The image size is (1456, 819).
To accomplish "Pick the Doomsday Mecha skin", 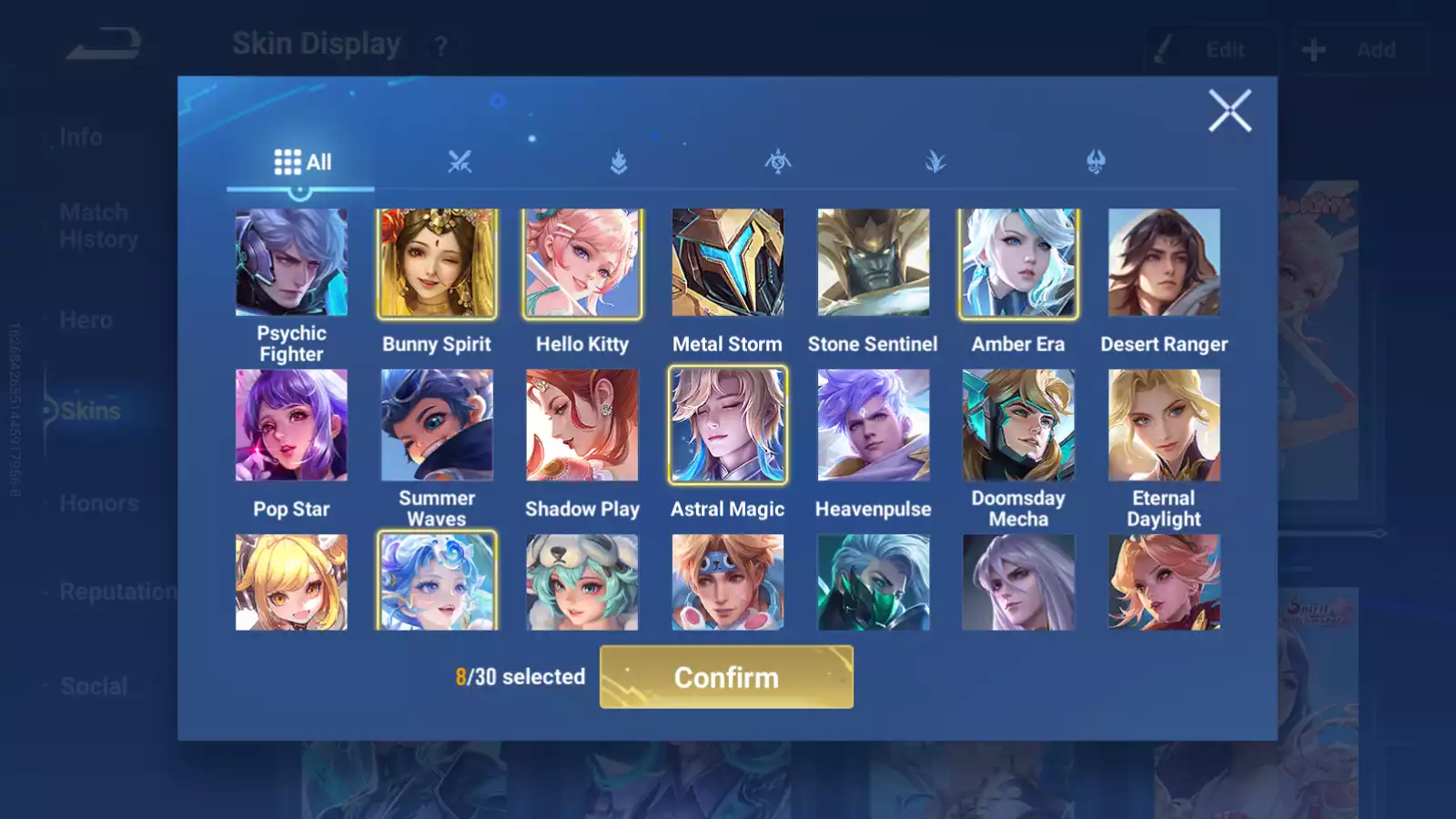I will [x=1018, y=425].
